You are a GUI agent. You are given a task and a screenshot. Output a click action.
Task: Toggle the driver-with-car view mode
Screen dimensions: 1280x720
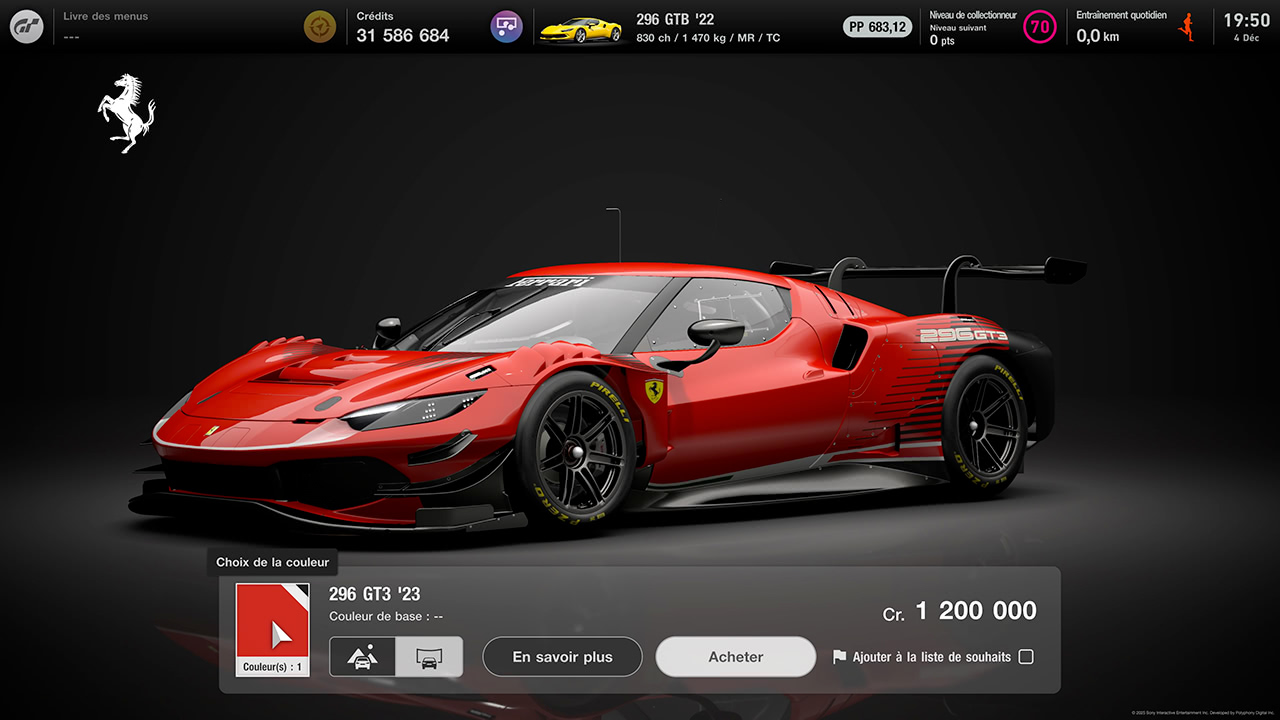(x=363, y=657)
